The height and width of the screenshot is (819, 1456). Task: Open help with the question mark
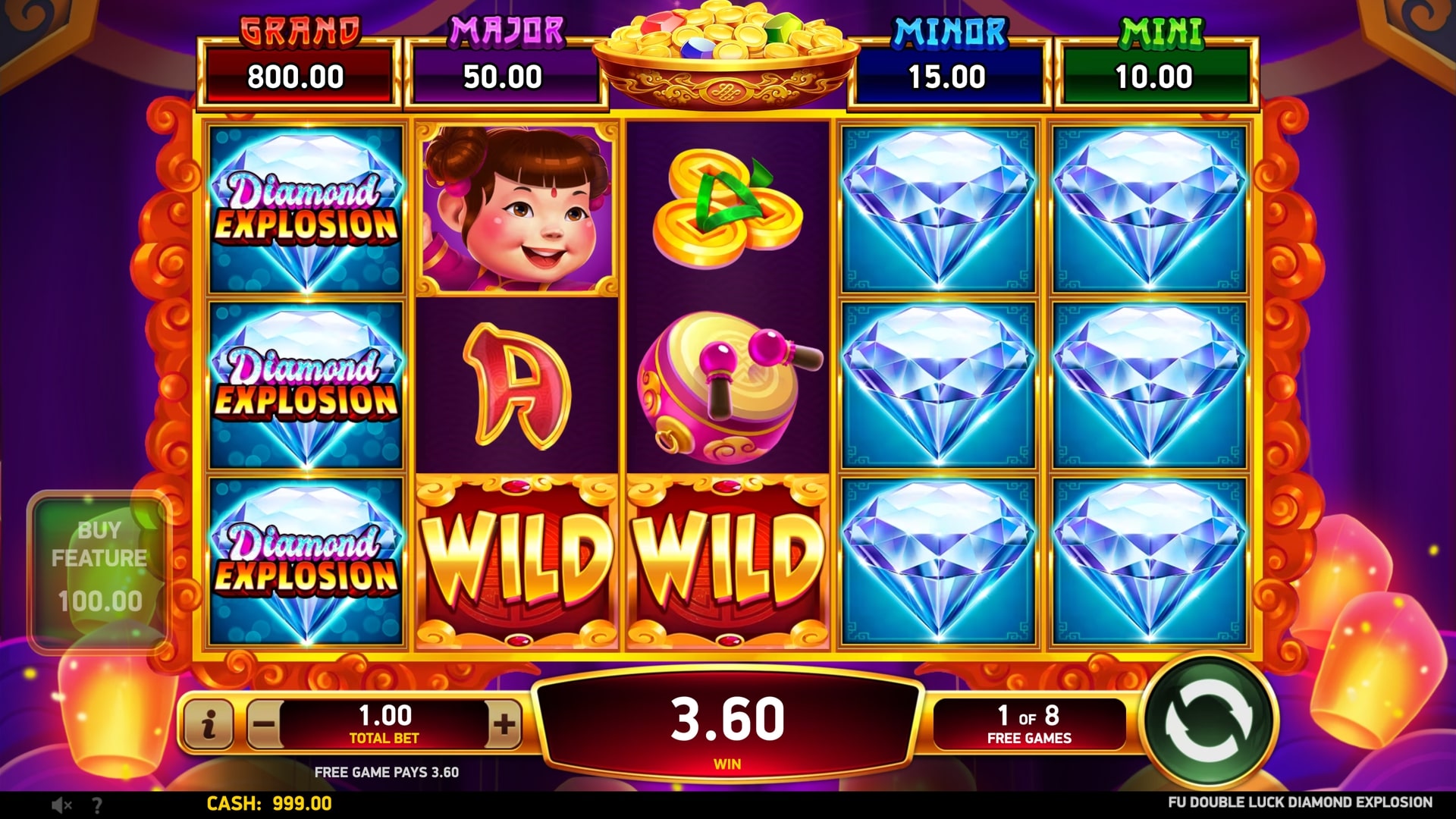point(97,805)
